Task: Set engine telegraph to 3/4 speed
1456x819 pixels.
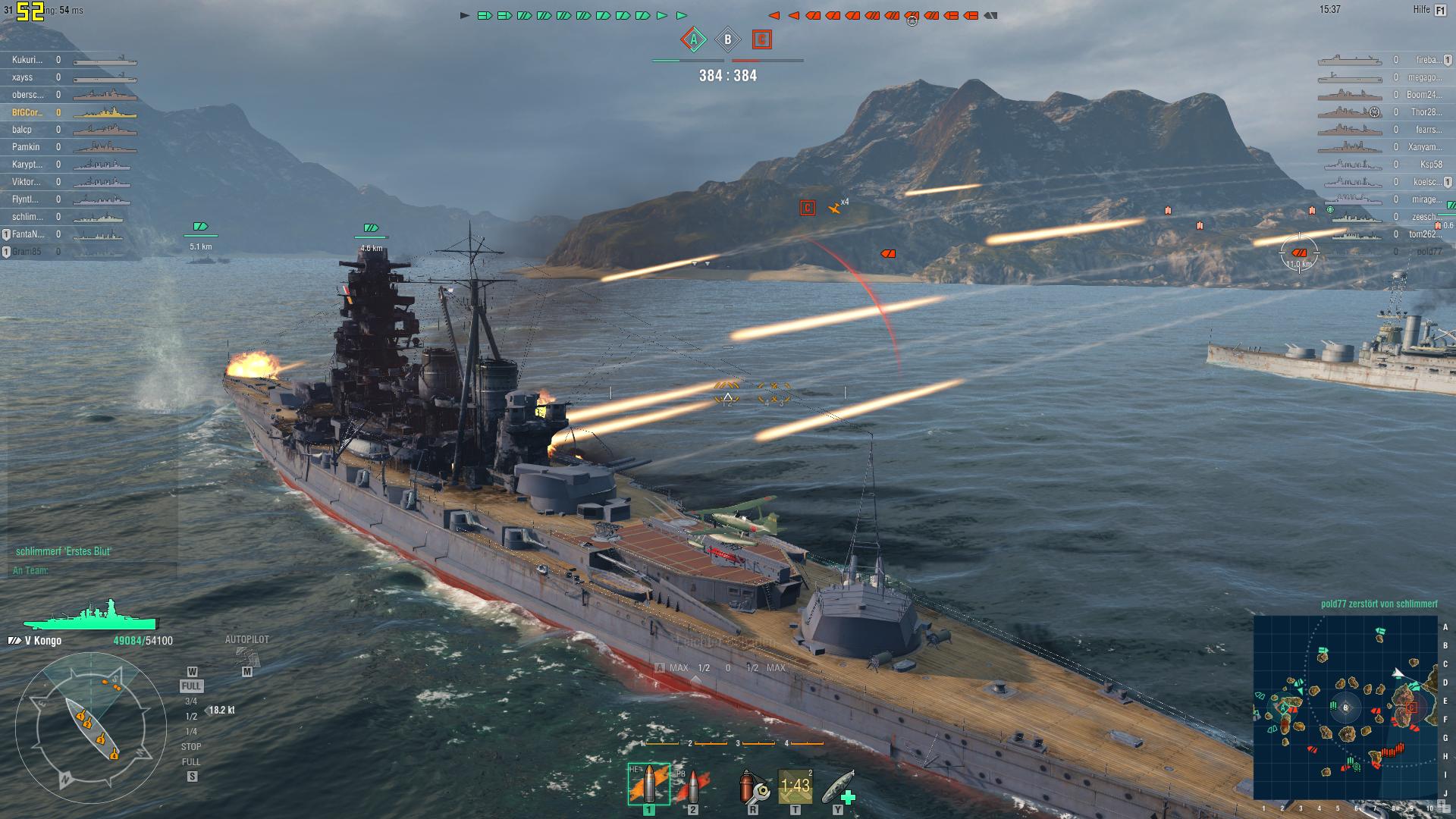Action: pos(191,701)
